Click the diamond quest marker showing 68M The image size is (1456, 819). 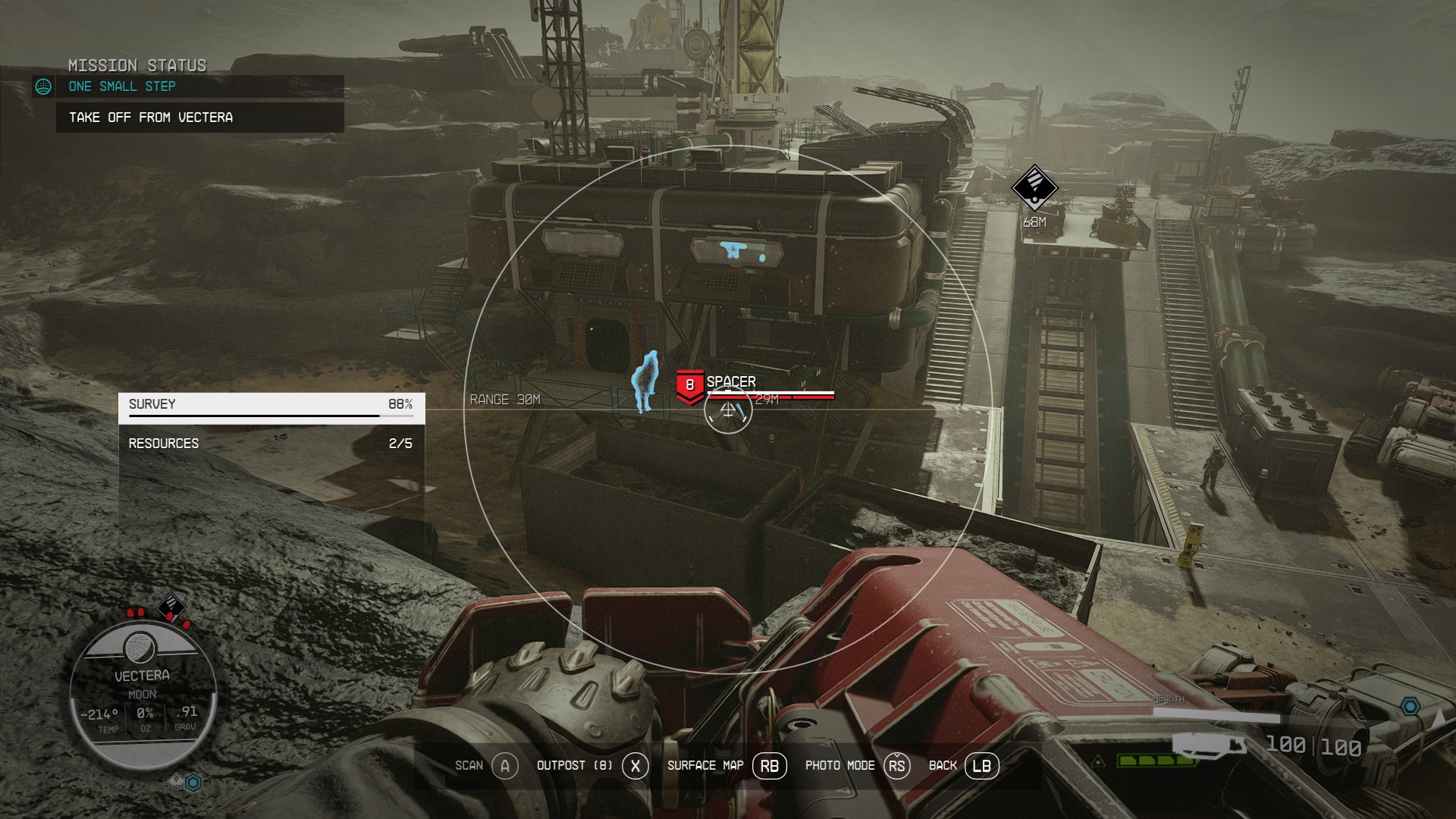click(x=1034, y=187)
